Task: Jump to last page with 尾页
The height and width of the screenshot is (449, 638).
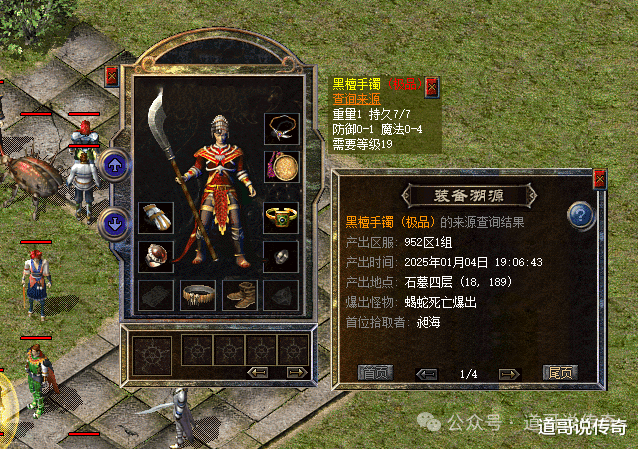Action: [x=560, y=372]
